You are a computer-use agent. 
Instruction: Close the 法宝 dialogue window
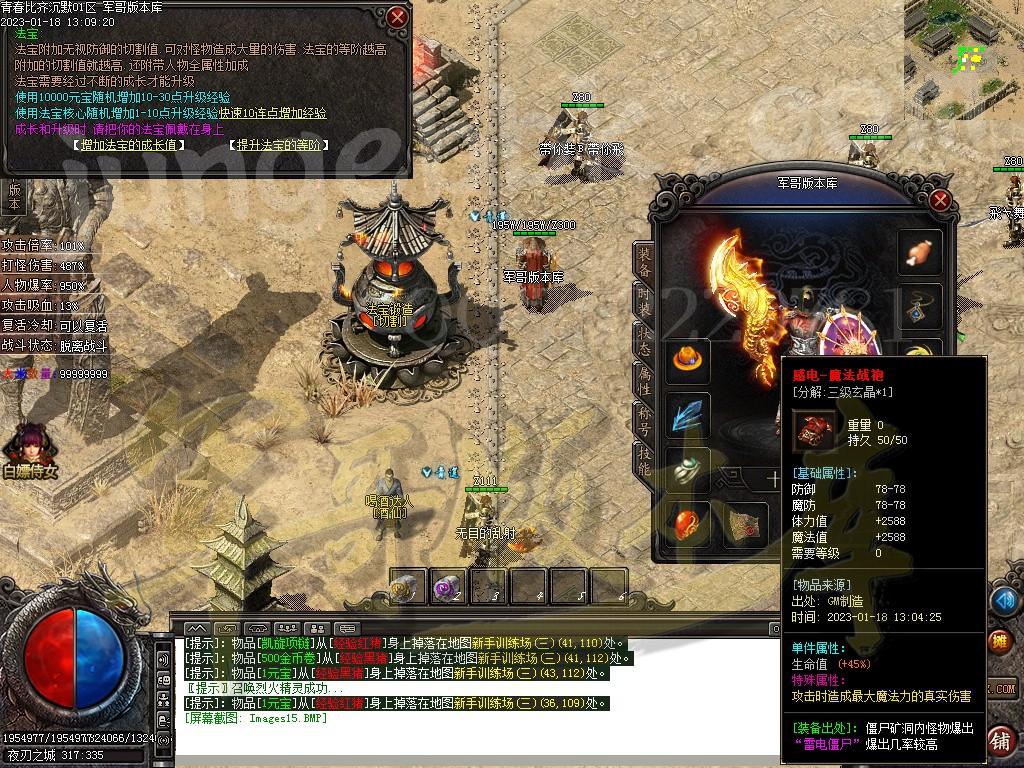pos(397,17)
